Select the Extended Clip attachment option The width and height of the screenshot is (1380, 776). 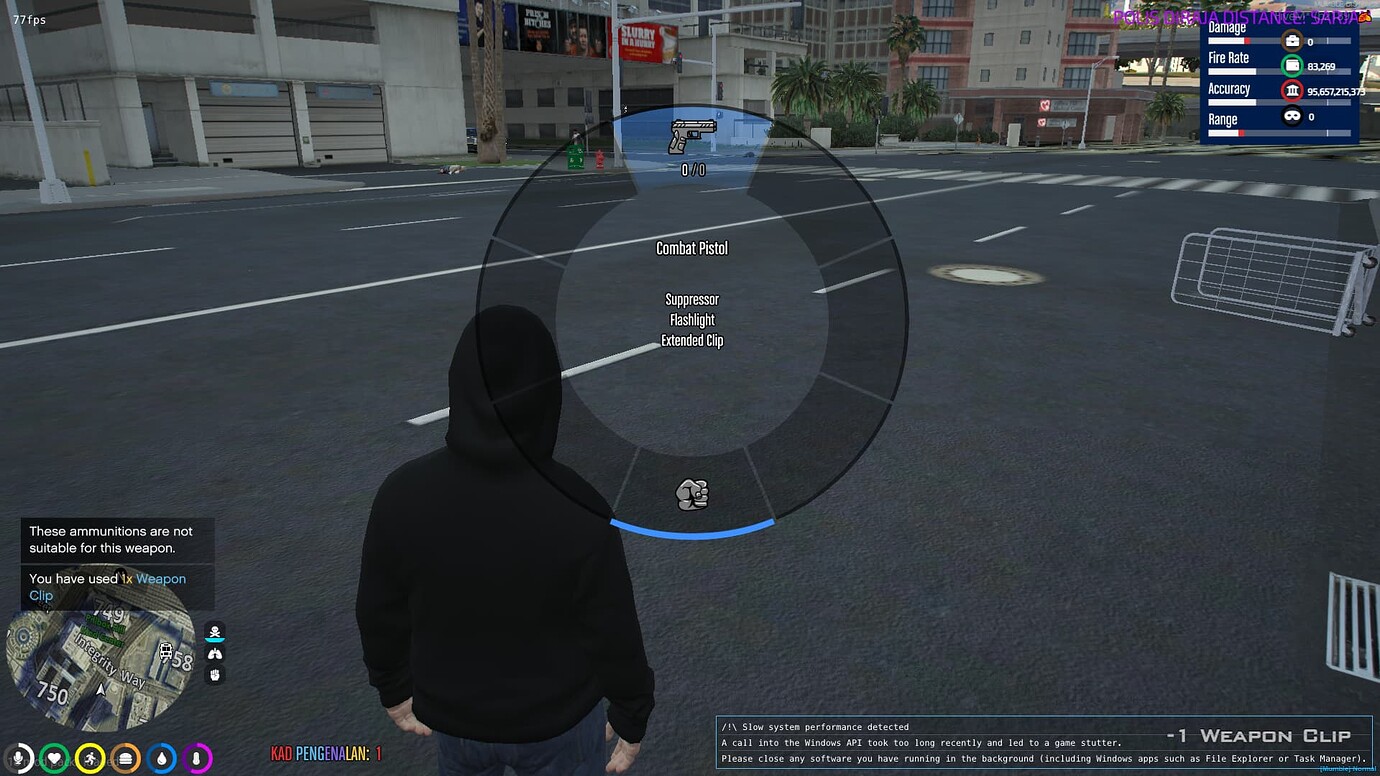(x=692, y=340)
